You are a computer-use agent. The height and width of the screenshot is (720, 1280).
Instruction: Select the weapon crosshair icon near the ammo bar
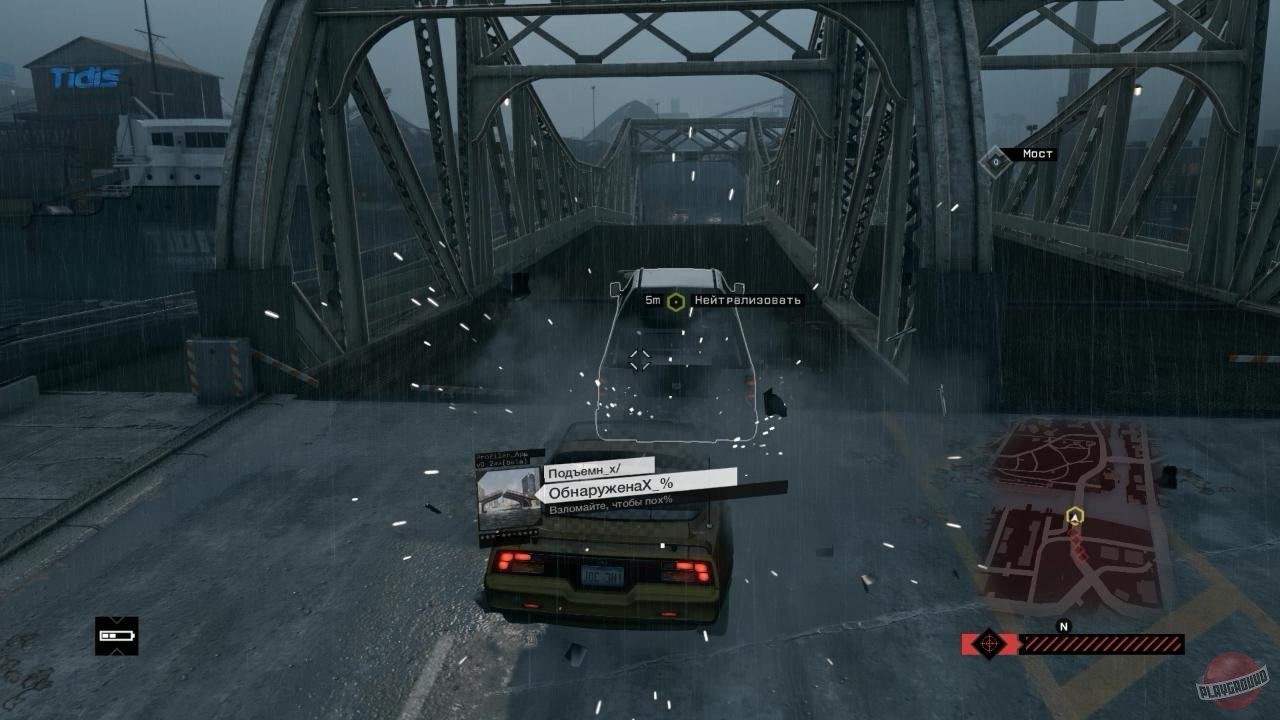(x=988, y=645)
